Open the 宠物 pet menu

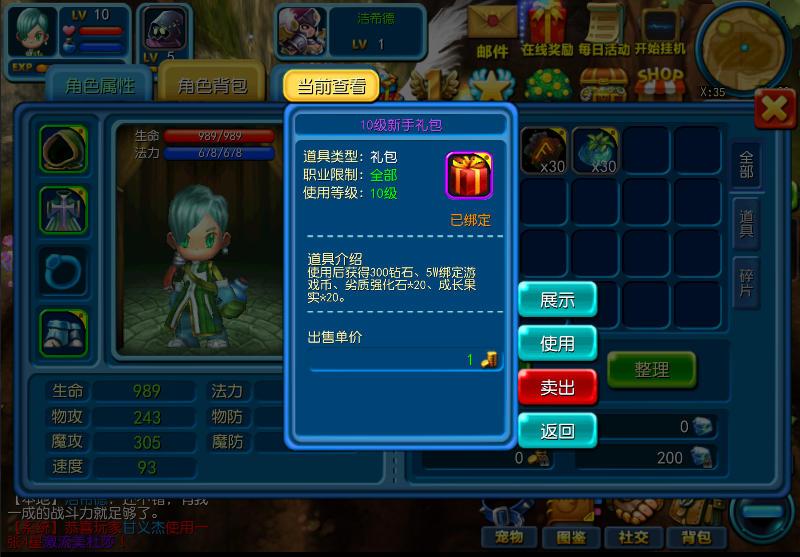tap(509, 537)
